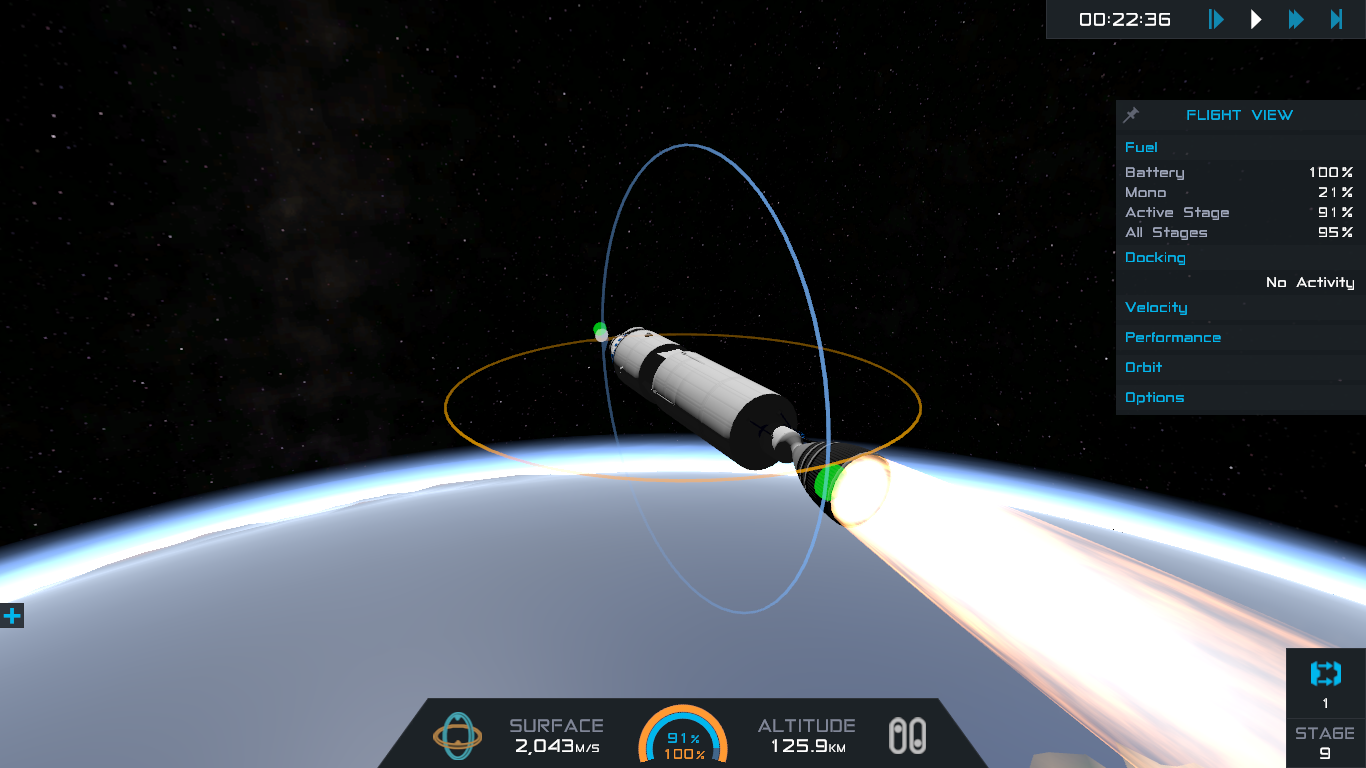Click the throttle gauge
1366x768 pixels.
tap(683, 736)
